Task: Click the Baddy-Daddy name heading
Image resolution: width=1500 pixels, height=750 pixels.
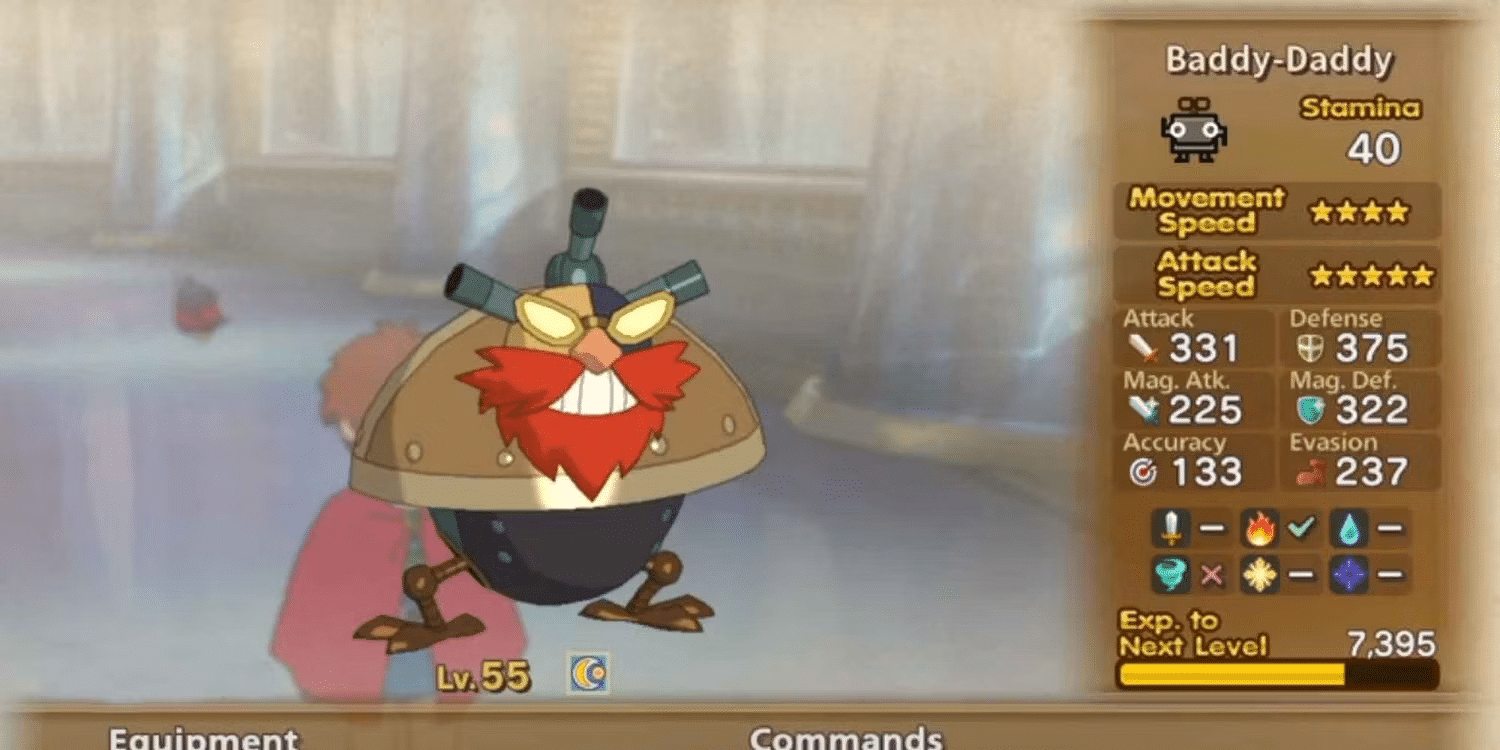Action: (1279, 60)
